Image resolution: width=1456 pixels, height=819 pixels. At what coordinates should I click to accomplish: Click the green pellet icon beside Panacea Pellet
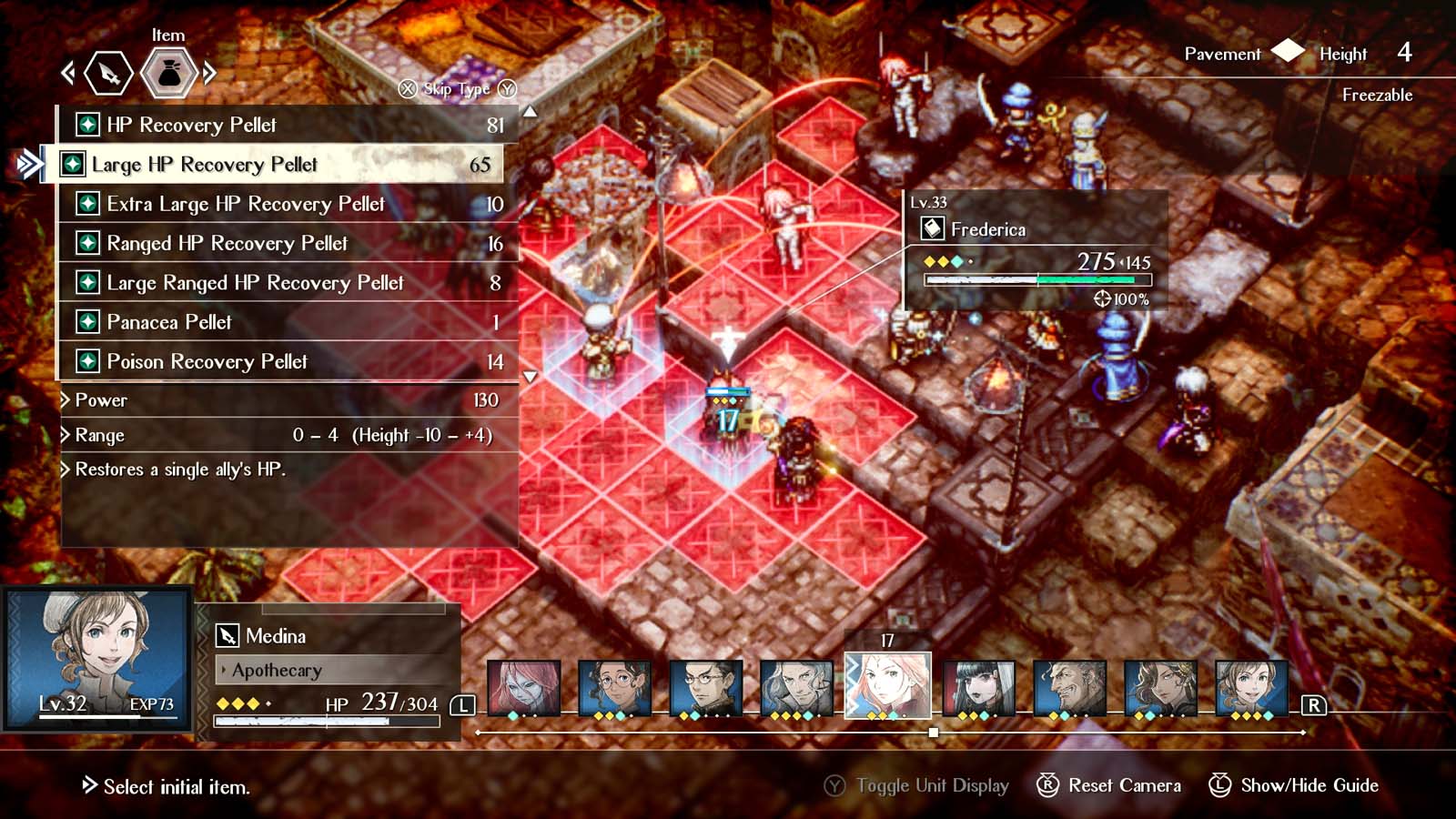tap(86, 322)
